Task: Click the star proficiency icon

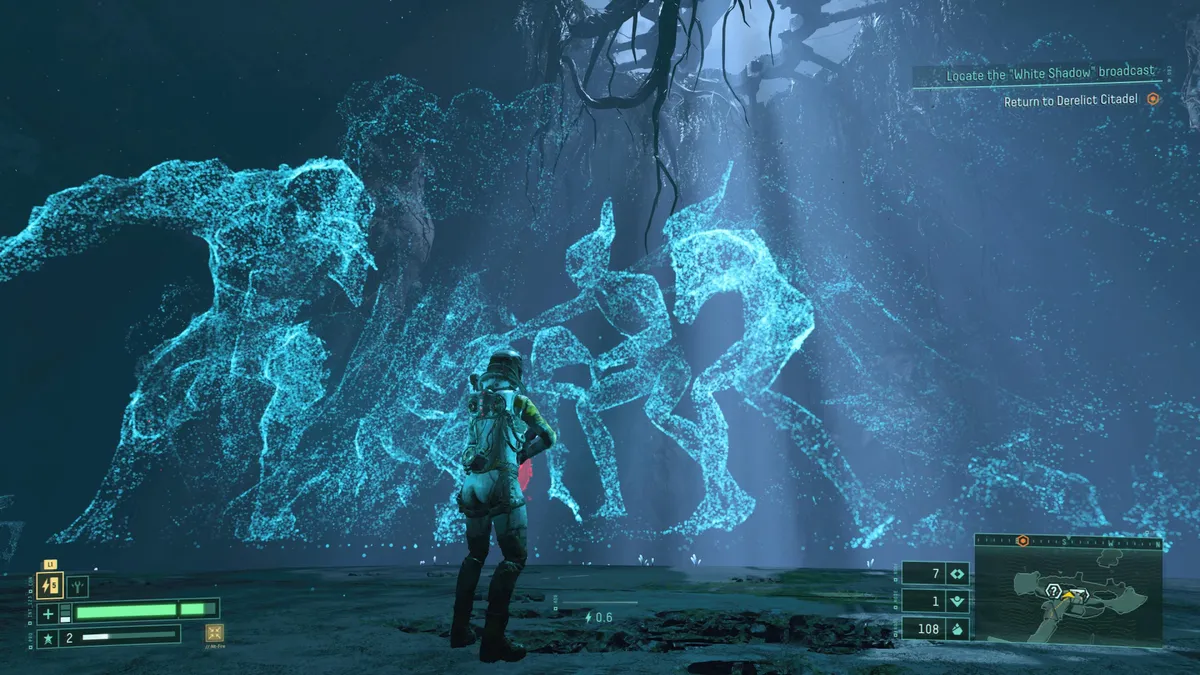Action: 48,636
